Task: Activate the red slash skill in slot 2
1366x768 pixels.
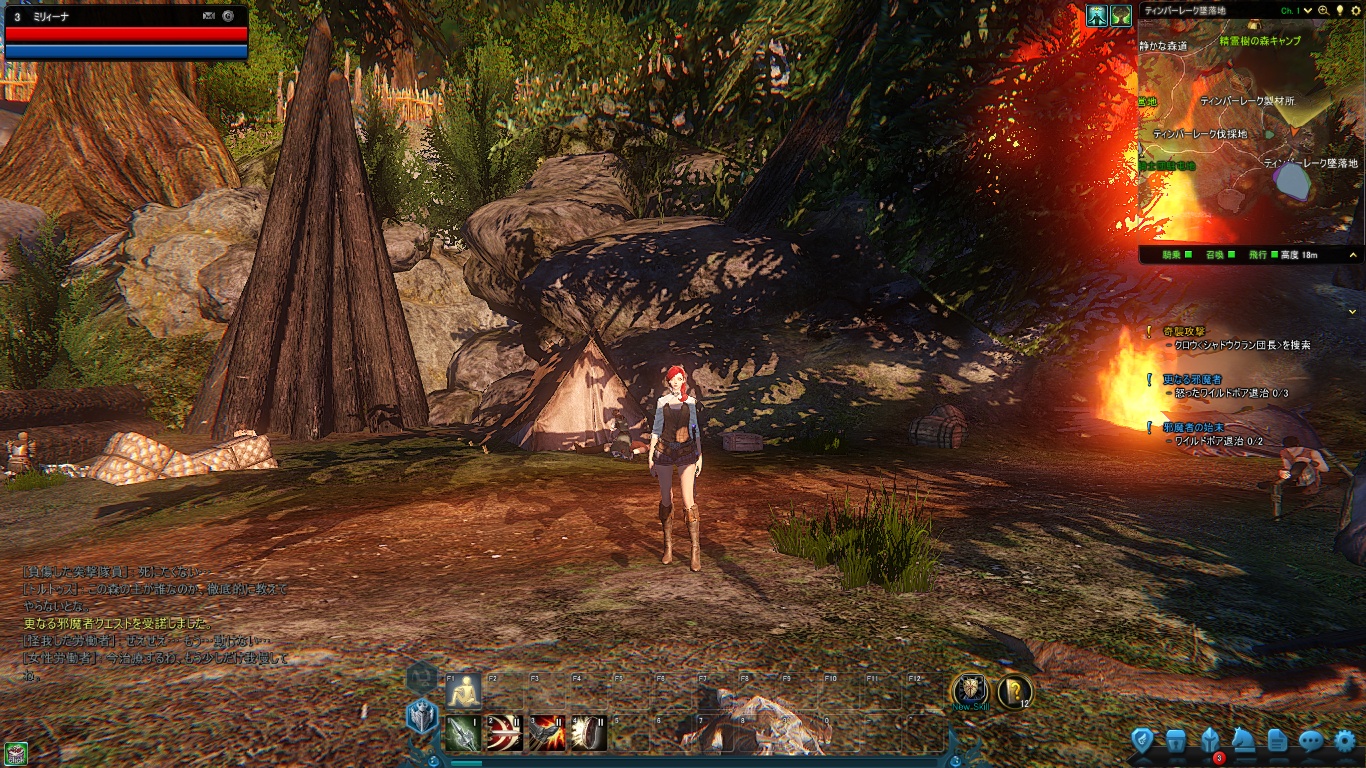Action: (x=506, y=733)
